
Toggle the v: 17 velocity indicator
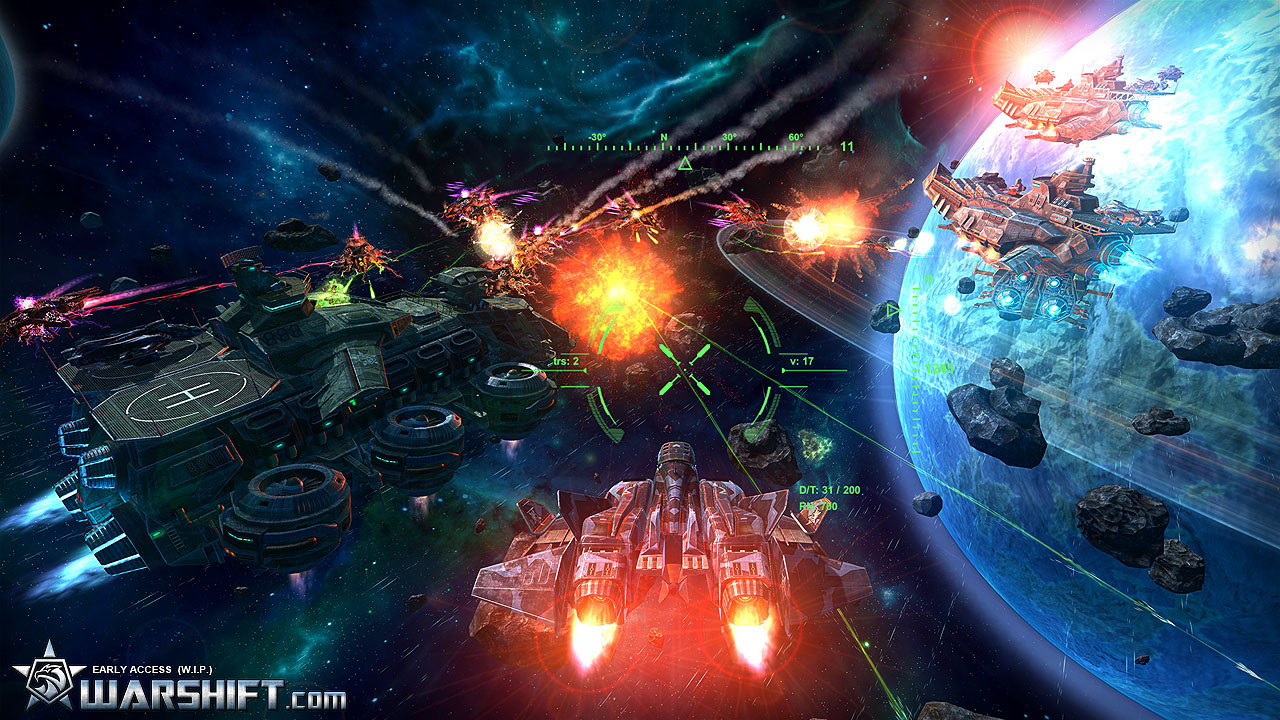tap(800, 361)
